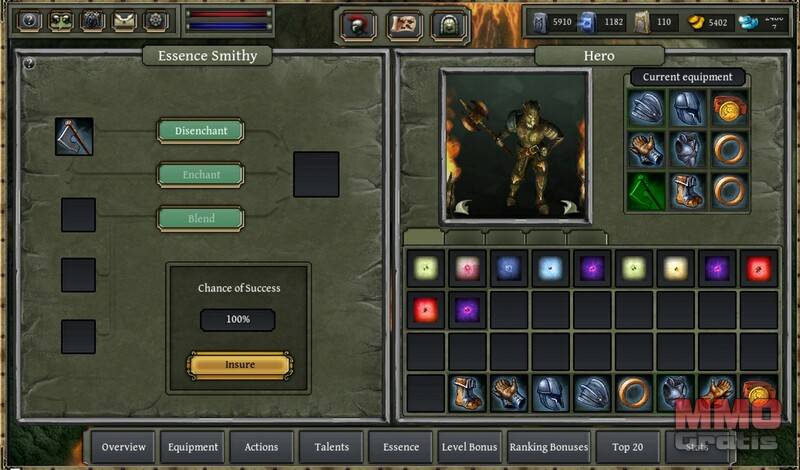This screenshot has height=470, width=800.
Task: View the Level Bonus tab
Action: coord(469,447)
